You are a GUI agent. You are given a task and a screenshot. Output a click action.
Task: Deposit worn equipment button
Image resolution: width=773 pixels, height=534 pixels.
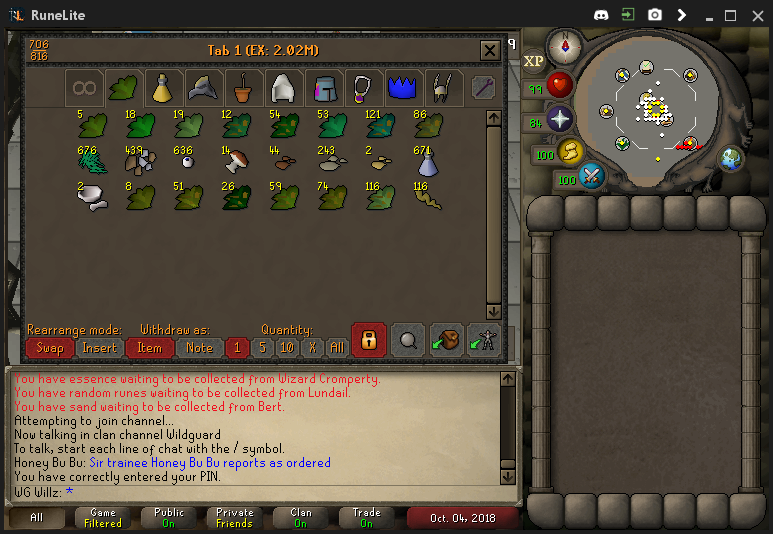point(483,340)
